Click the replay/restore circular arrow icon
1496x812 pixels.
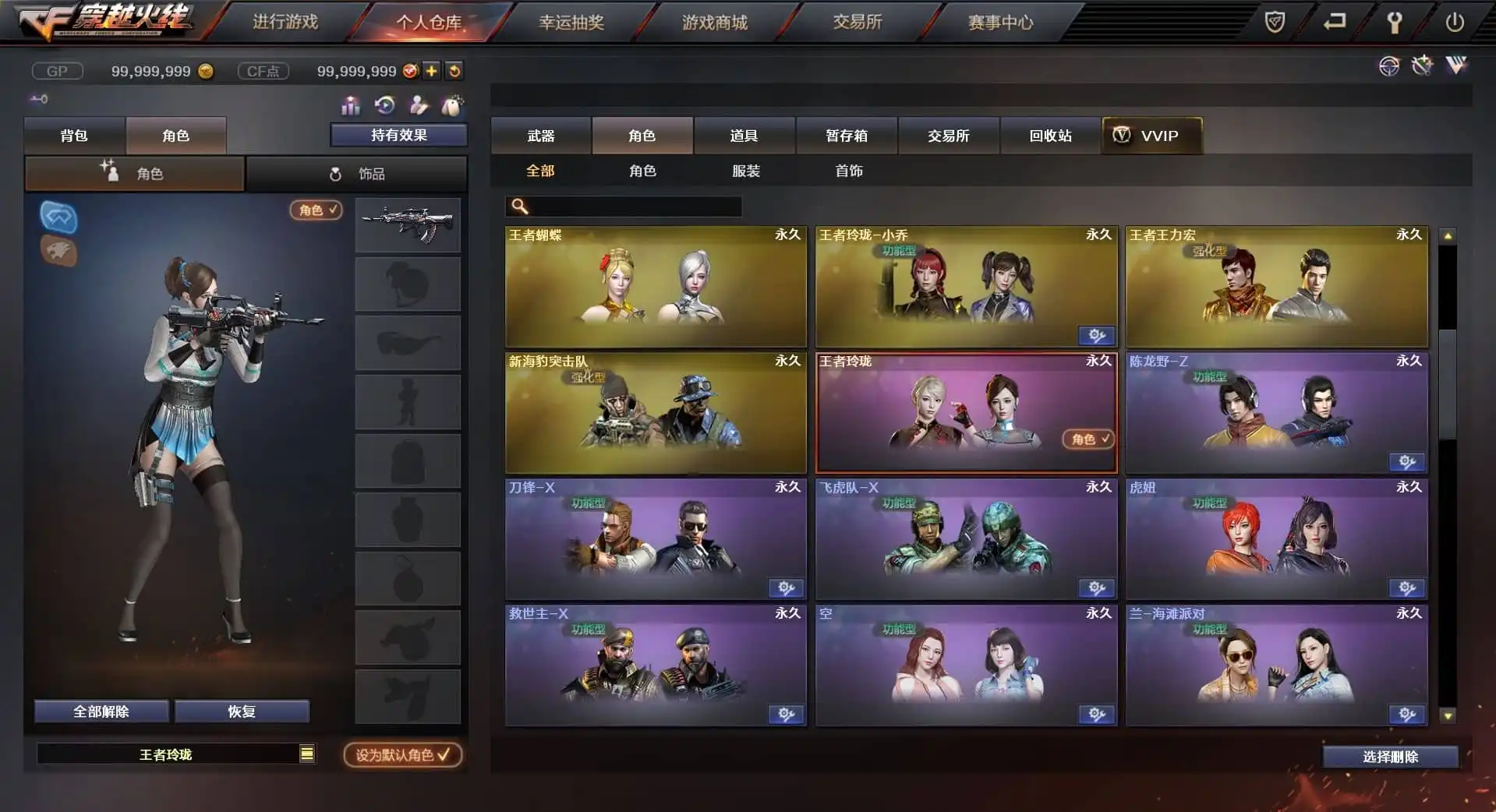(384, 105)
